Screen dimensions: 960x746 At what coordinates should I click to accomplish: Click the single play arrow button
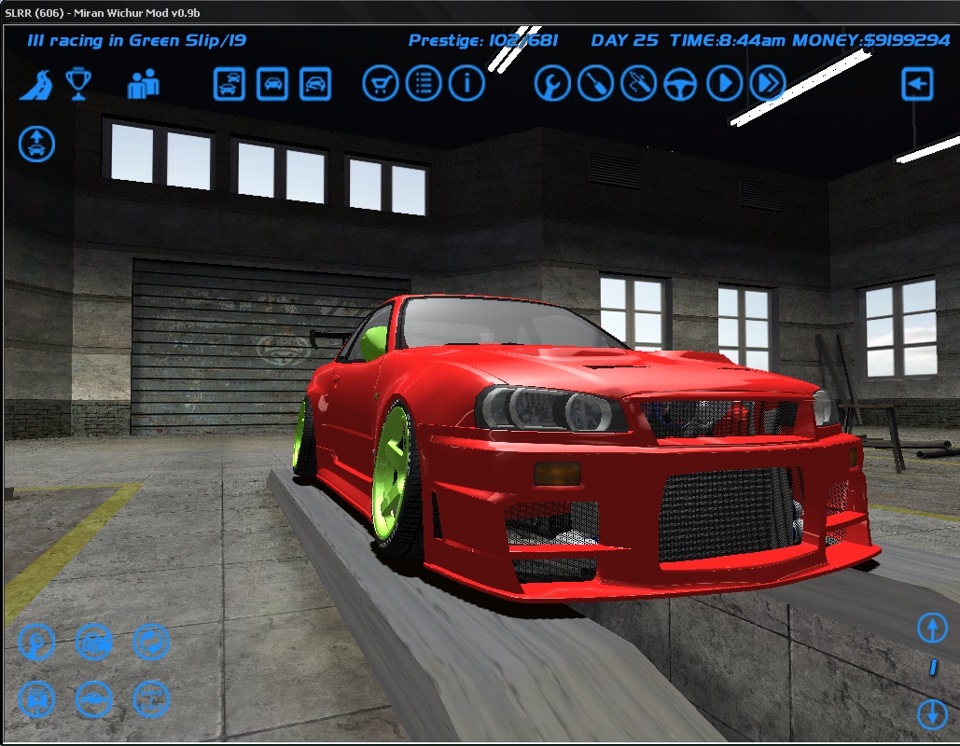[724, 84]
